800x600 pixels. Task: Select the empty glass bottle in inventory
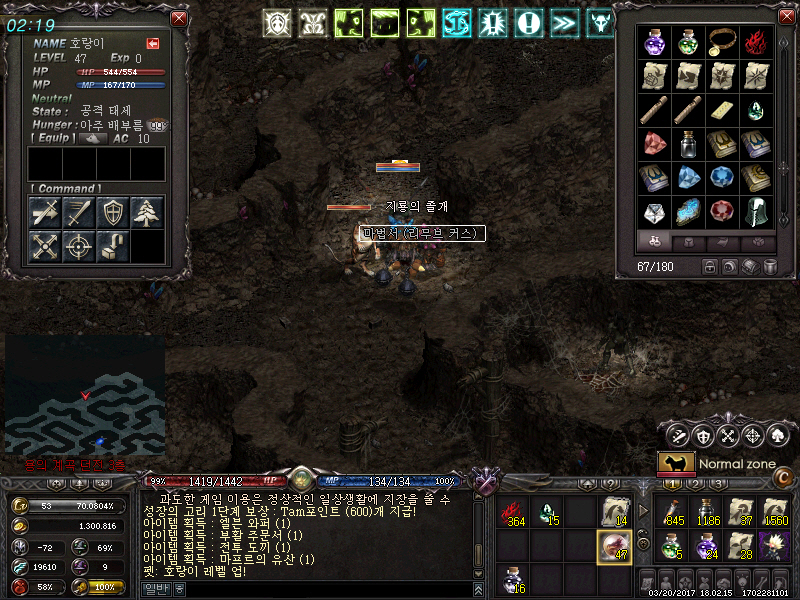(689, 144)
